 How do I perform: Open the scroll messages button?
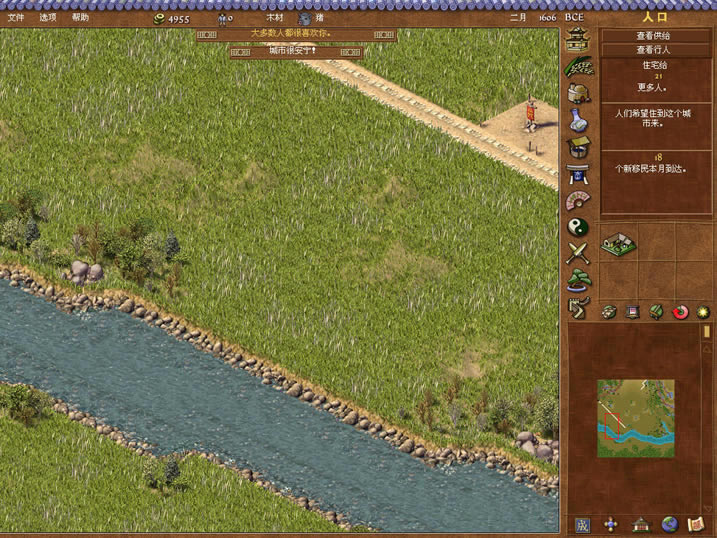coord(697,524)
